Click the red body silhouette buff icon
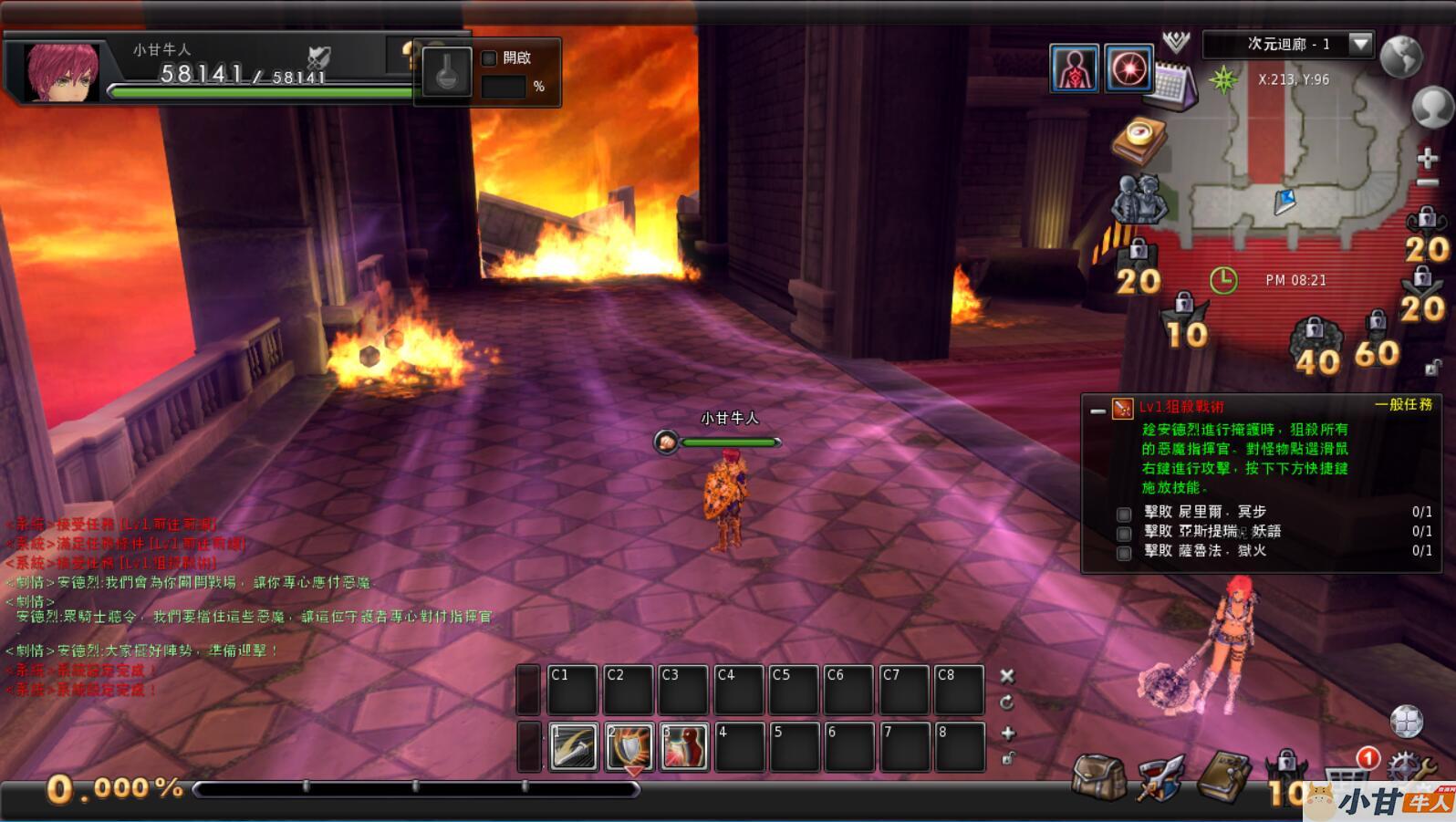This screenshot has height=822, width=1456. (1074, 68)
